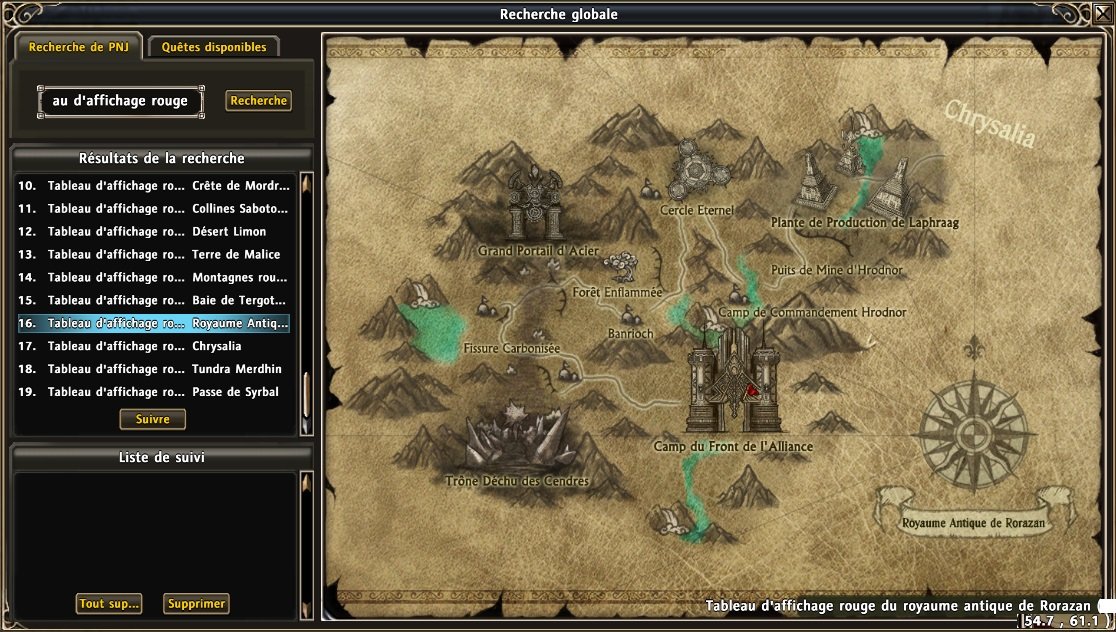Close the Recherche globale window
The height and width of the screenshot is (632, 1116).
point(1102,13)
